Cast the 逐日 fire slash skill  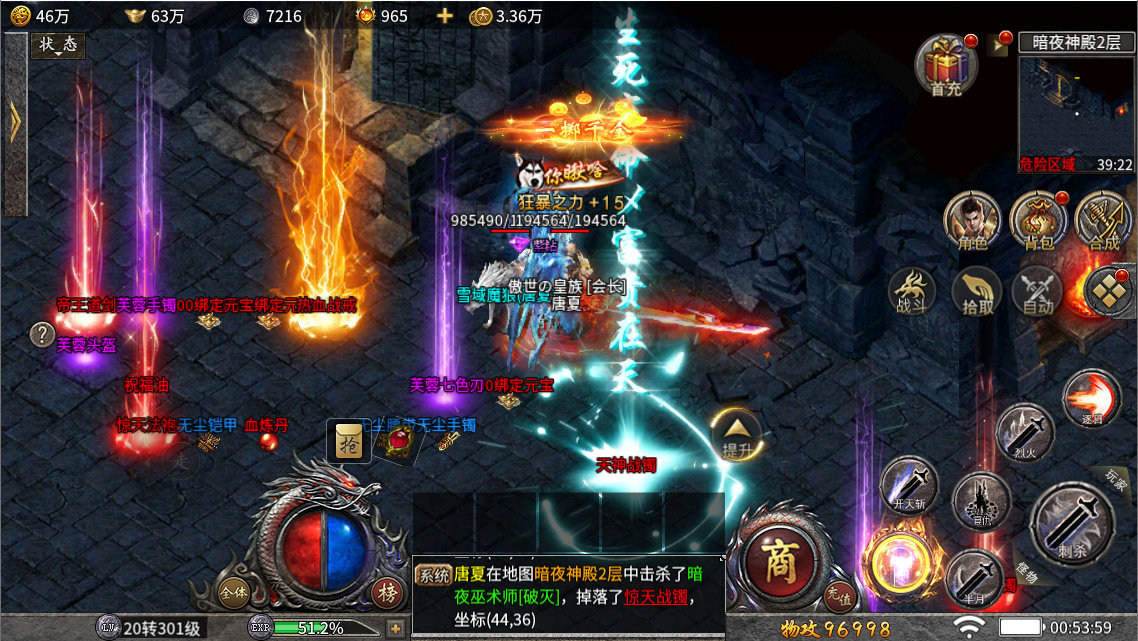point(1090,397)
